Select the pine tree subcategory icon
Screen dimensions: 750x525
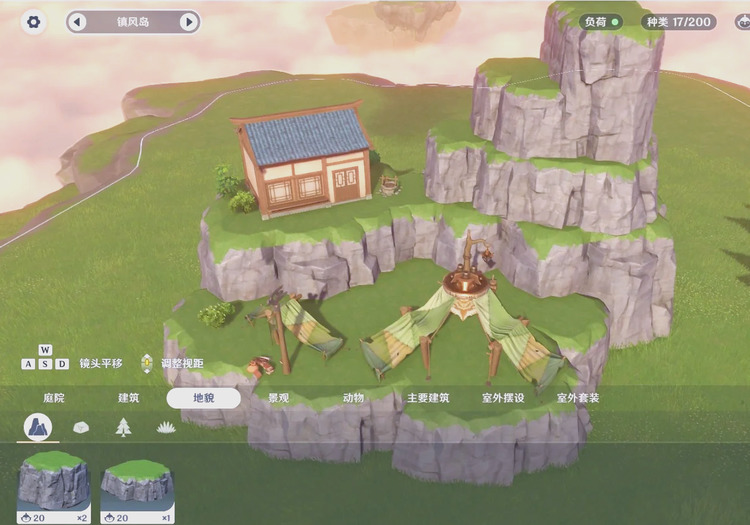(123, 428)
